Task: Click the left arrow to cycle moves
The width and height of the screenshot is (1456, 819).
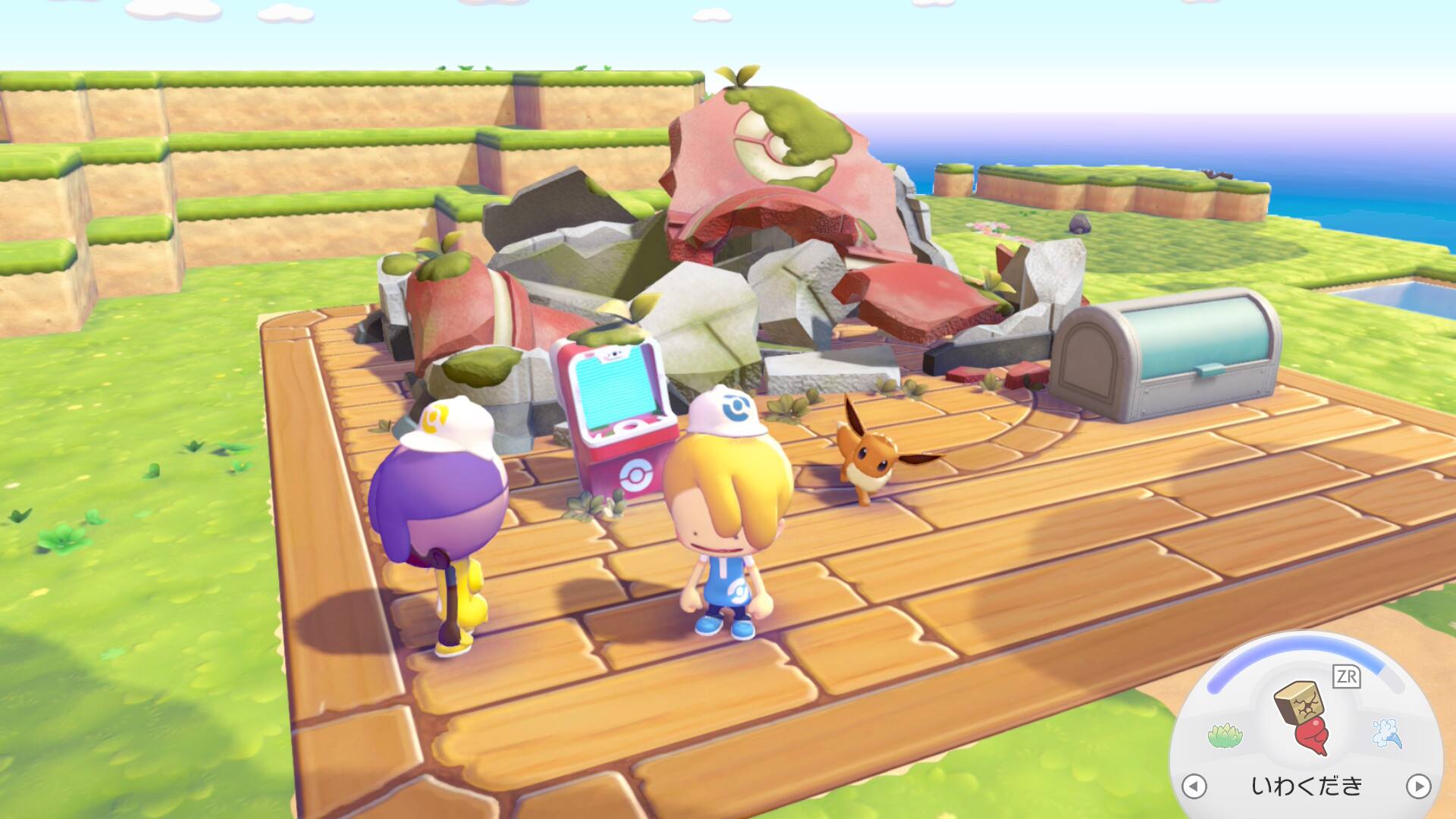Action: (x=1194, y=786)
